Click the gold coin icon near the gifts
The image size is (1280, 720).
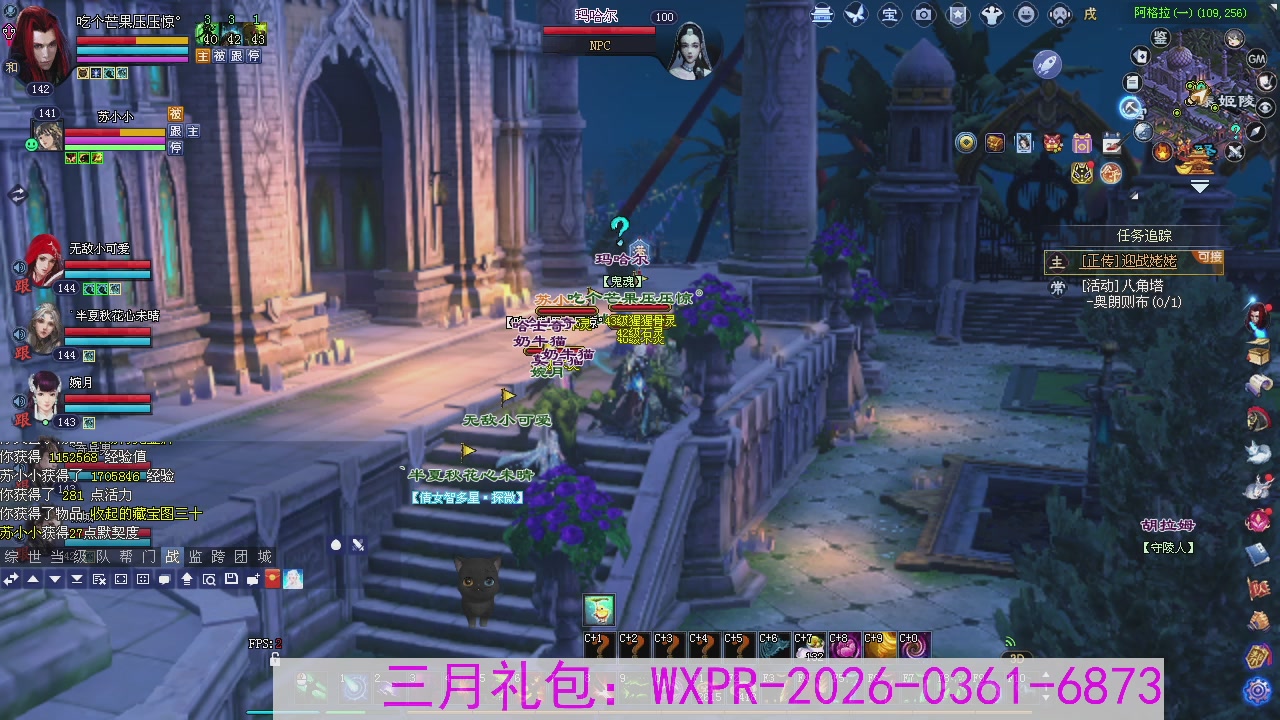[x=965, y=142]
